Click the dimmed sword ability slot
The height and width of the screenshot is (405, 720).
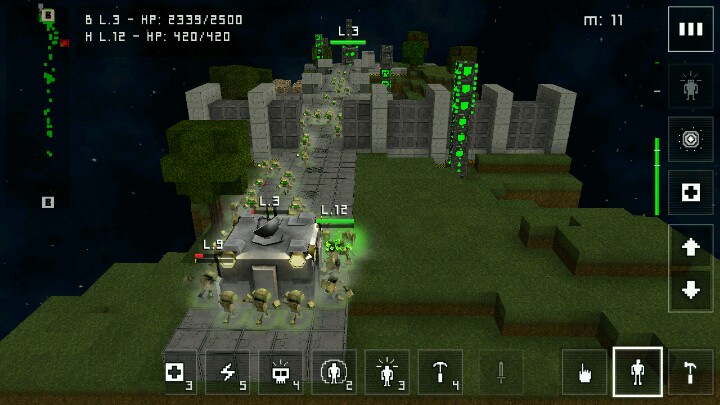pos(501,373)
